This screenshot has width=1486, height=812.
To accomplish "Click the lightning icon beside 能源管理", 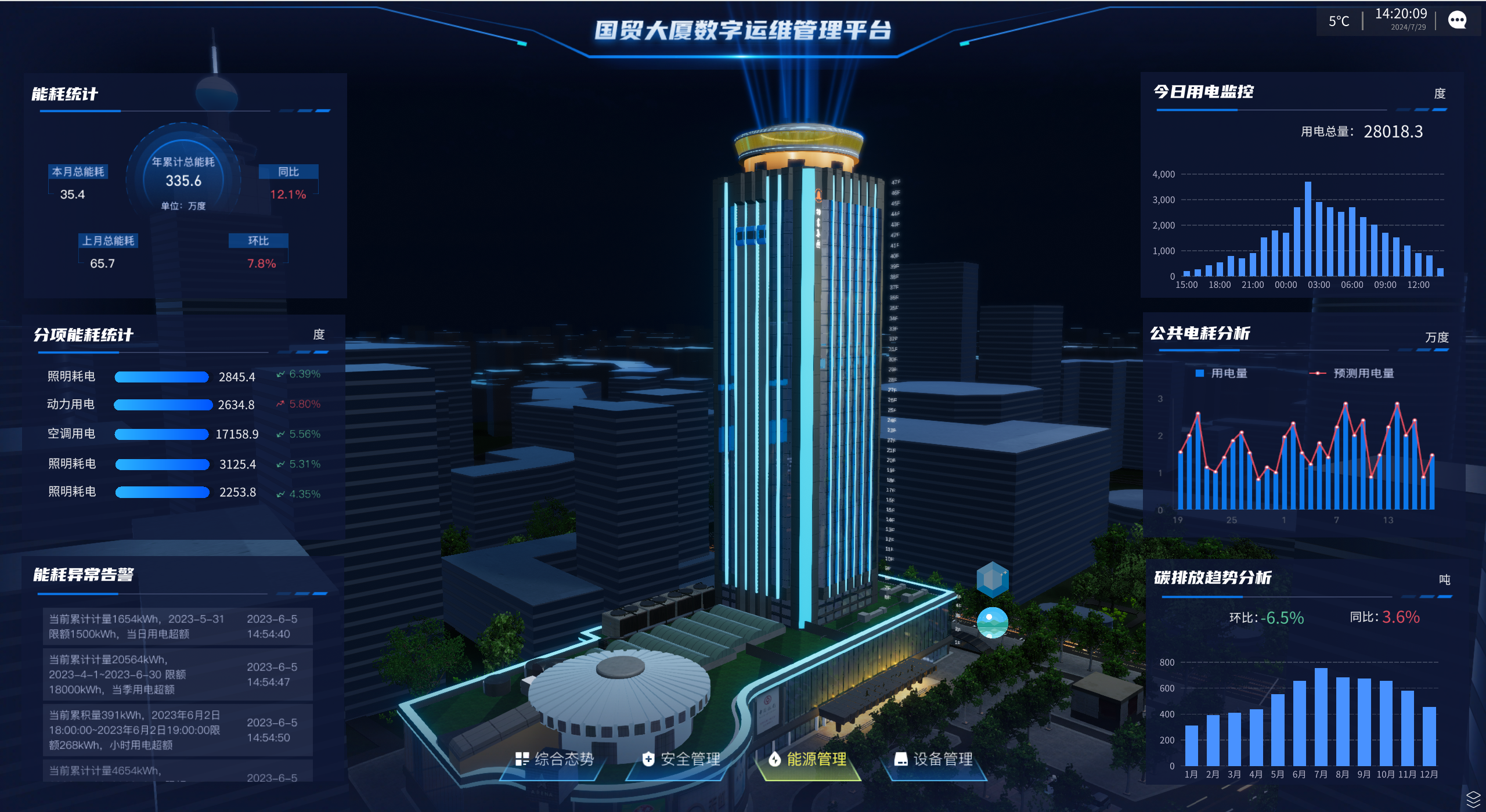I will point(776,759).
